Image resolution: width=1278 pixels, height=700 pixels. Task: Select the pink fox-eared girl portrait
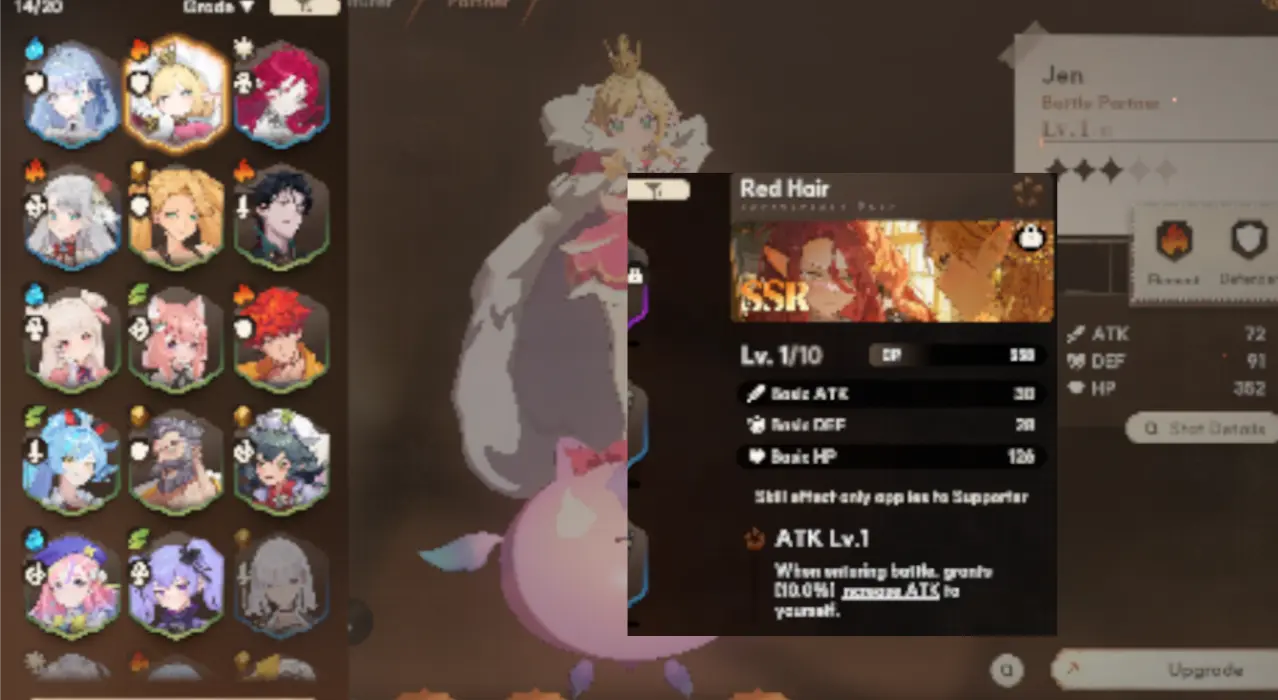177,337
